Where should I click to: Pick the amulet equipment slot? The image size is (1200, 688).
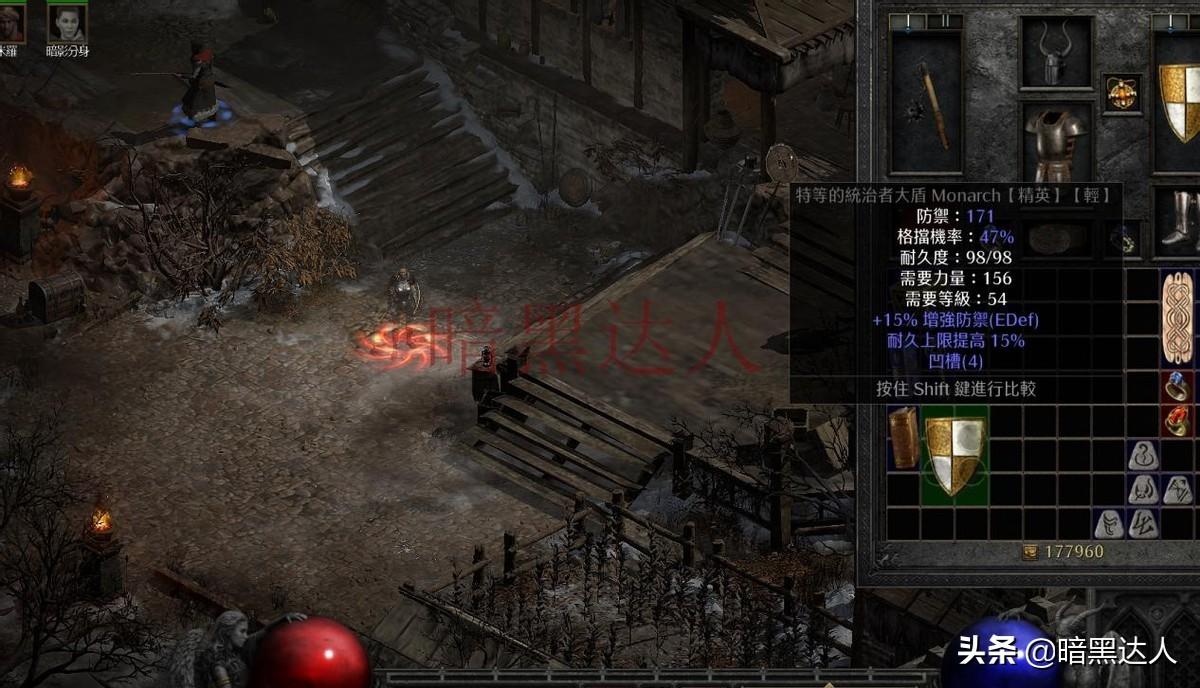point(1122,93)
